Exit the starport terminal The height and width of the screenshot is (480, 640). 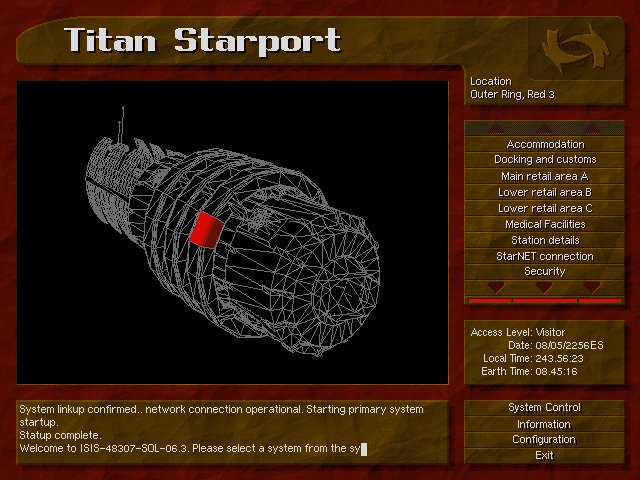point(545,456)
